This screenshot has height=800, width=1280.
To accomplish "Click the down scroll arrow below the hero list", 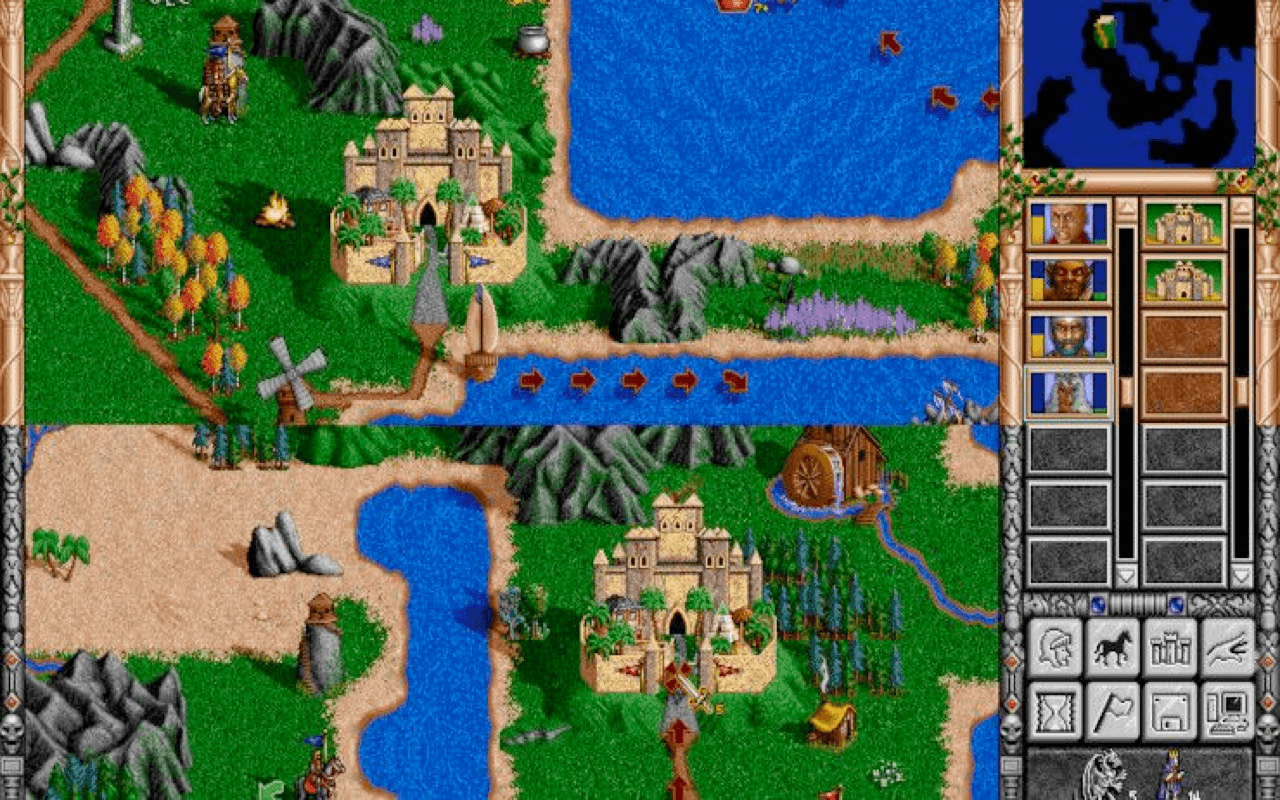I will point(1126,576).
